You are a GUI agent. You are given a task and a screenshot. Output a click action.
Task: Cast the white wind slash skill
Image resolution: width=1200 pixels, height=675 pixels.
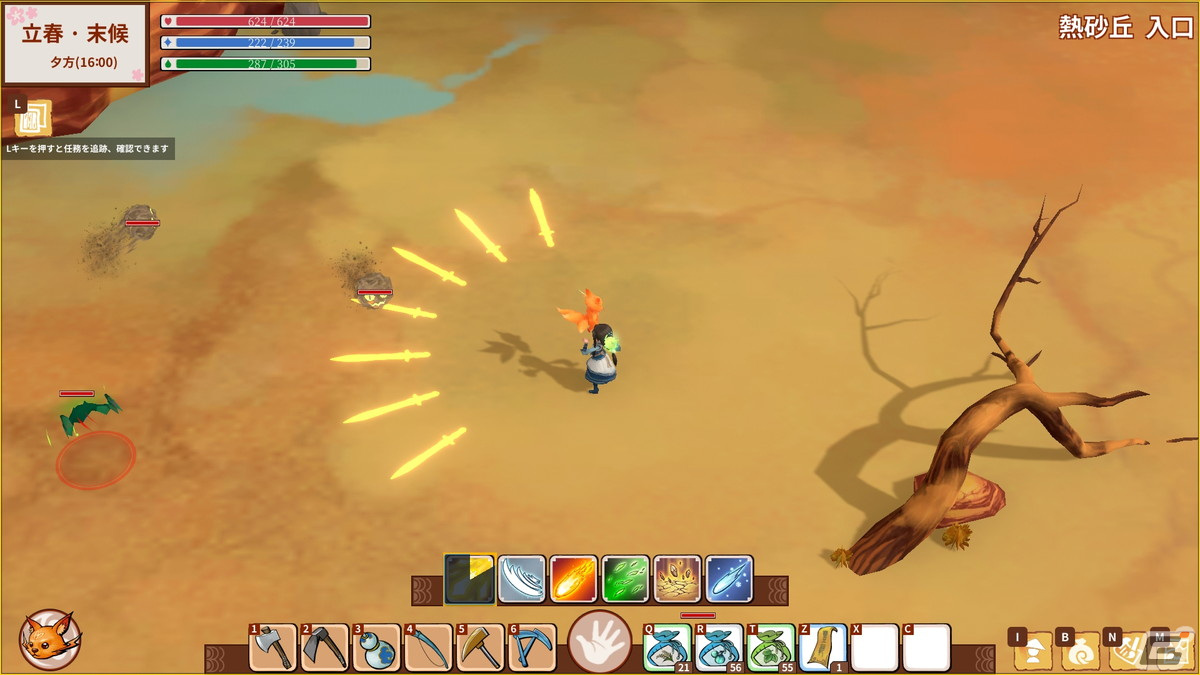[522, 580]
